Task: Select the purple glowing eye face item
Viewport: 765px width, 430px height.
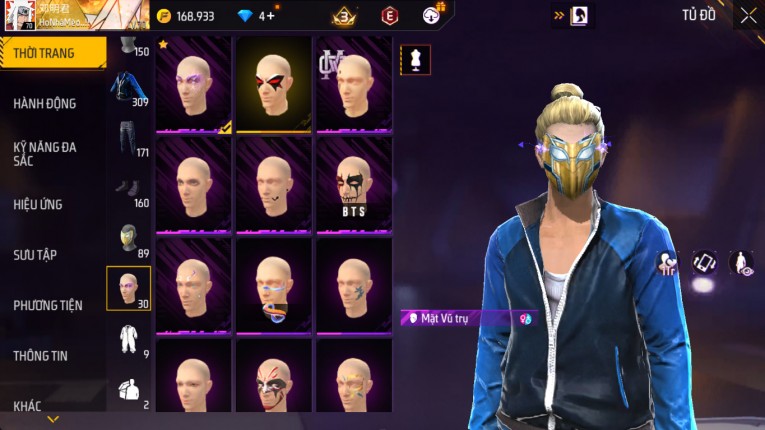Action: tap(193, 84)
